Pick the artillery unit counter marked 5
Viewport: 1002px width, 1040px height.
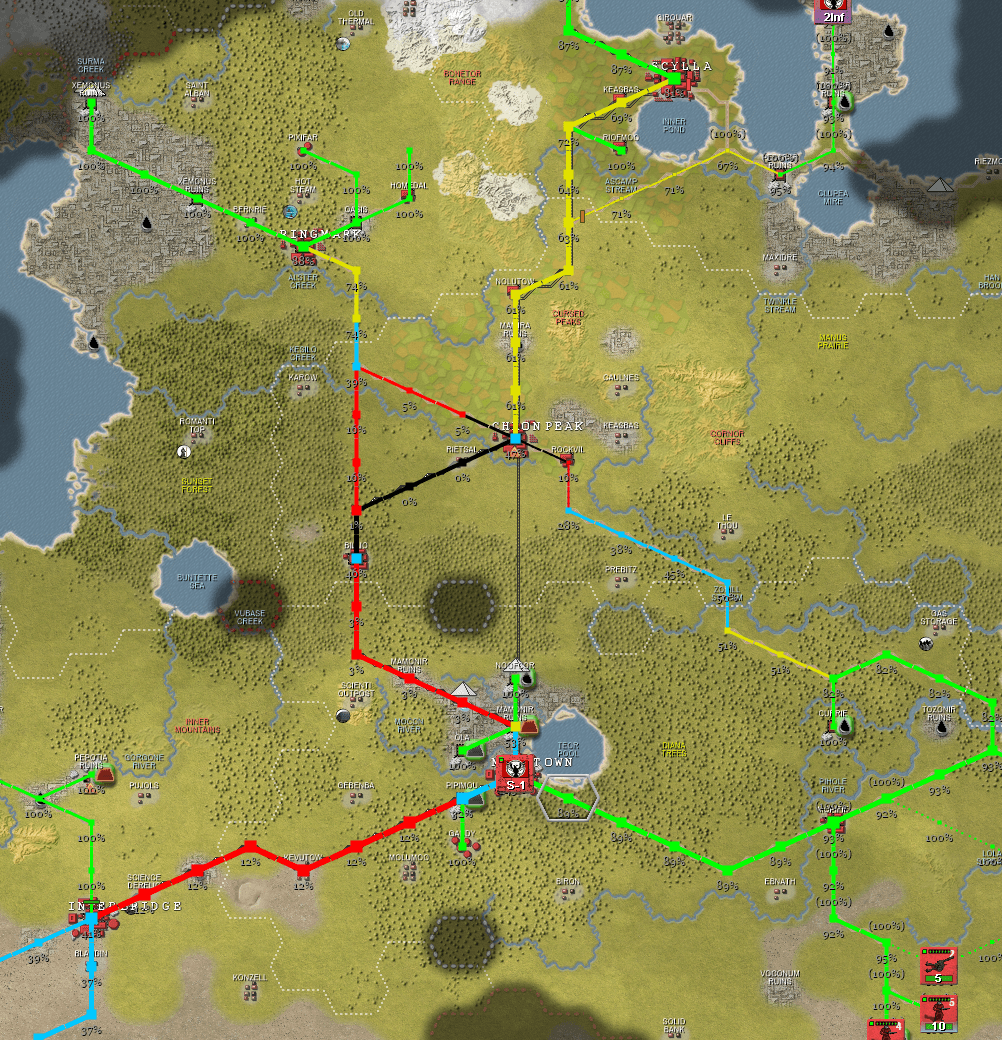[938, 965]
